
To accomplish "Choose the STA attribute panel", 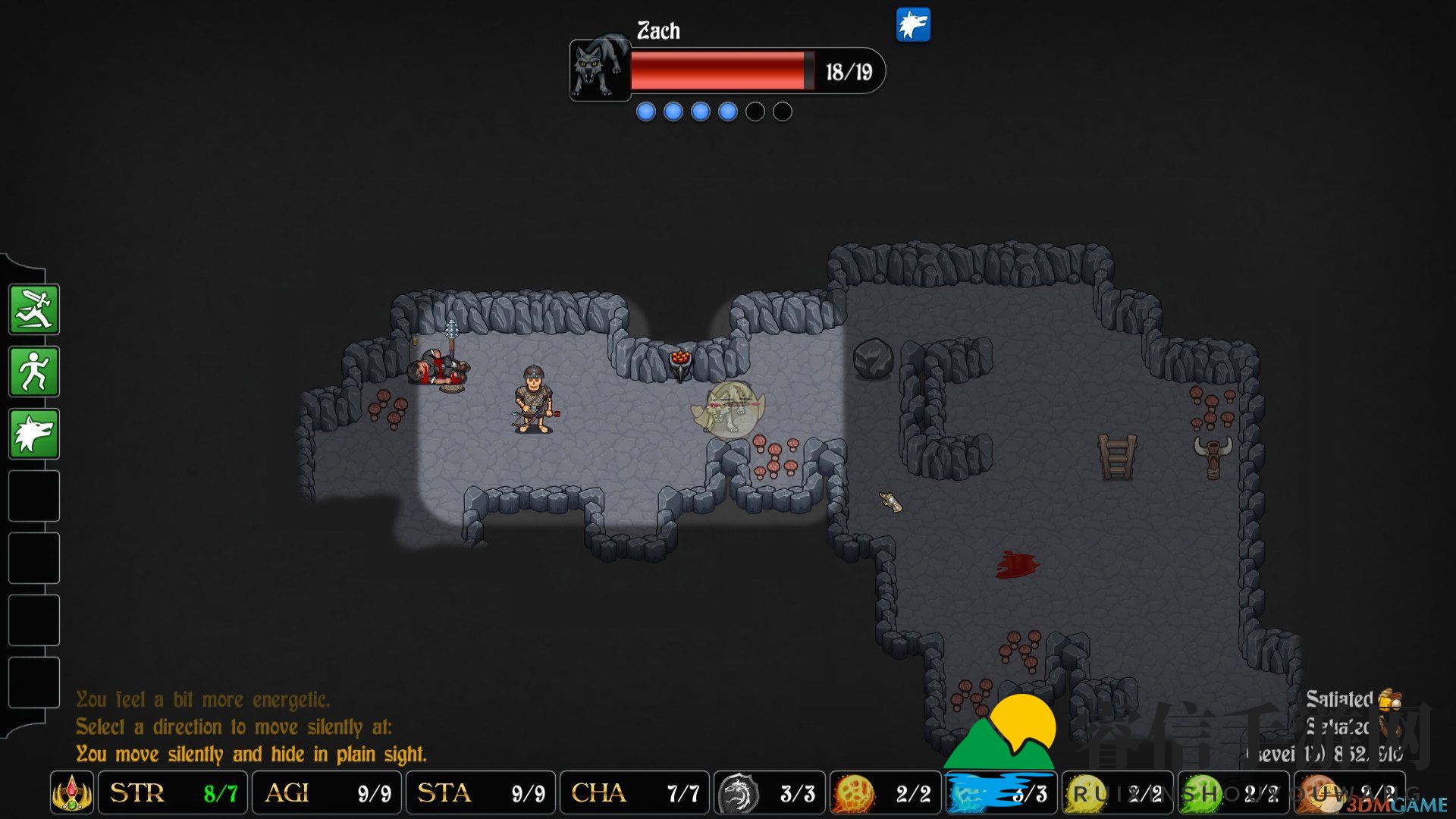I will point(481,793).
